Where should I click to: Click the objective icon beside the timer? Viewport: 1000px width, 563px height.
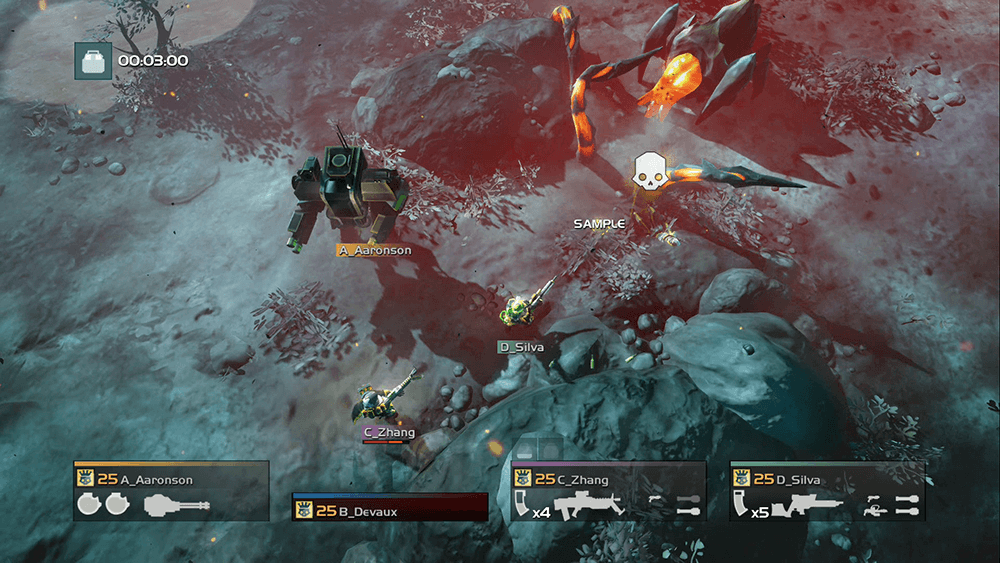(94, 61)
